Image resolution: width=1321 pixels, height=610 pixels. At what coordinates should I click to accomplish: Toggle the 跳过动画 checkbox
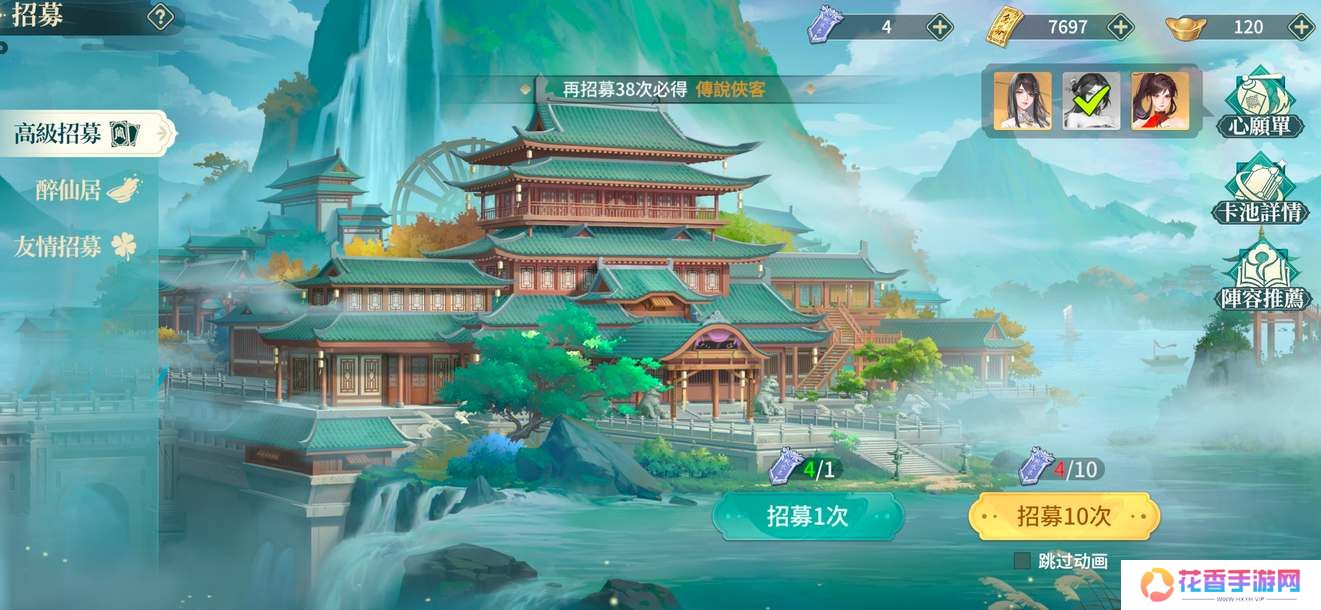click(1022, 561)
